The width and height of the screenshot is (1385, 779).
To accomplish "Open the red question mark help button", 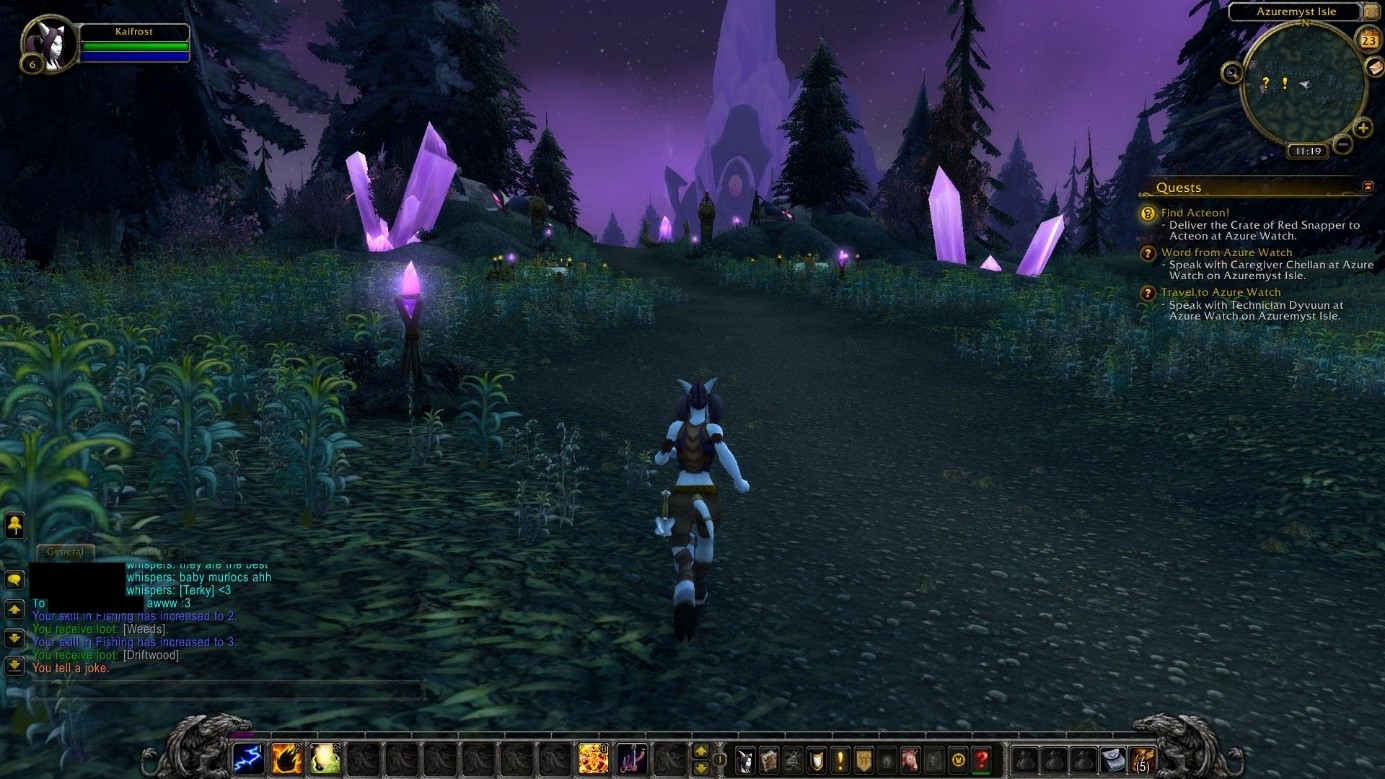I will pos(982,760).
